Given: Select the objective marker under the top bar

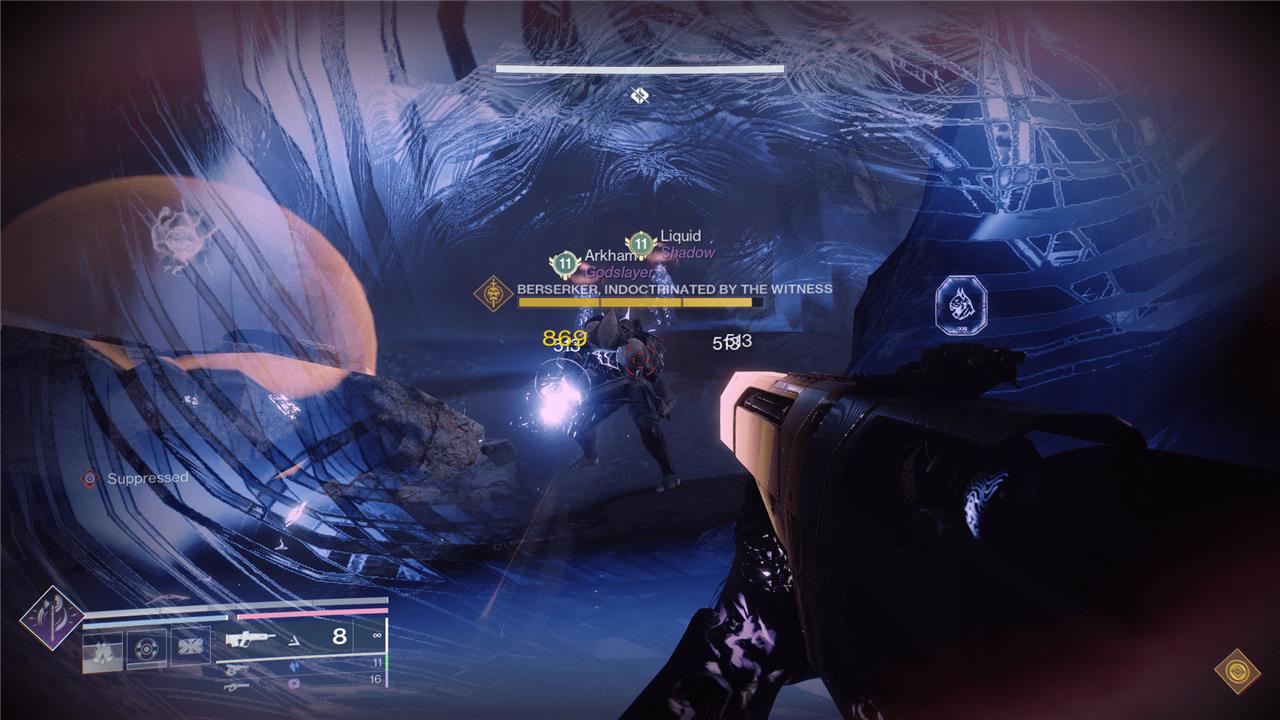Looking at the screenshot, I should point(640,95).
